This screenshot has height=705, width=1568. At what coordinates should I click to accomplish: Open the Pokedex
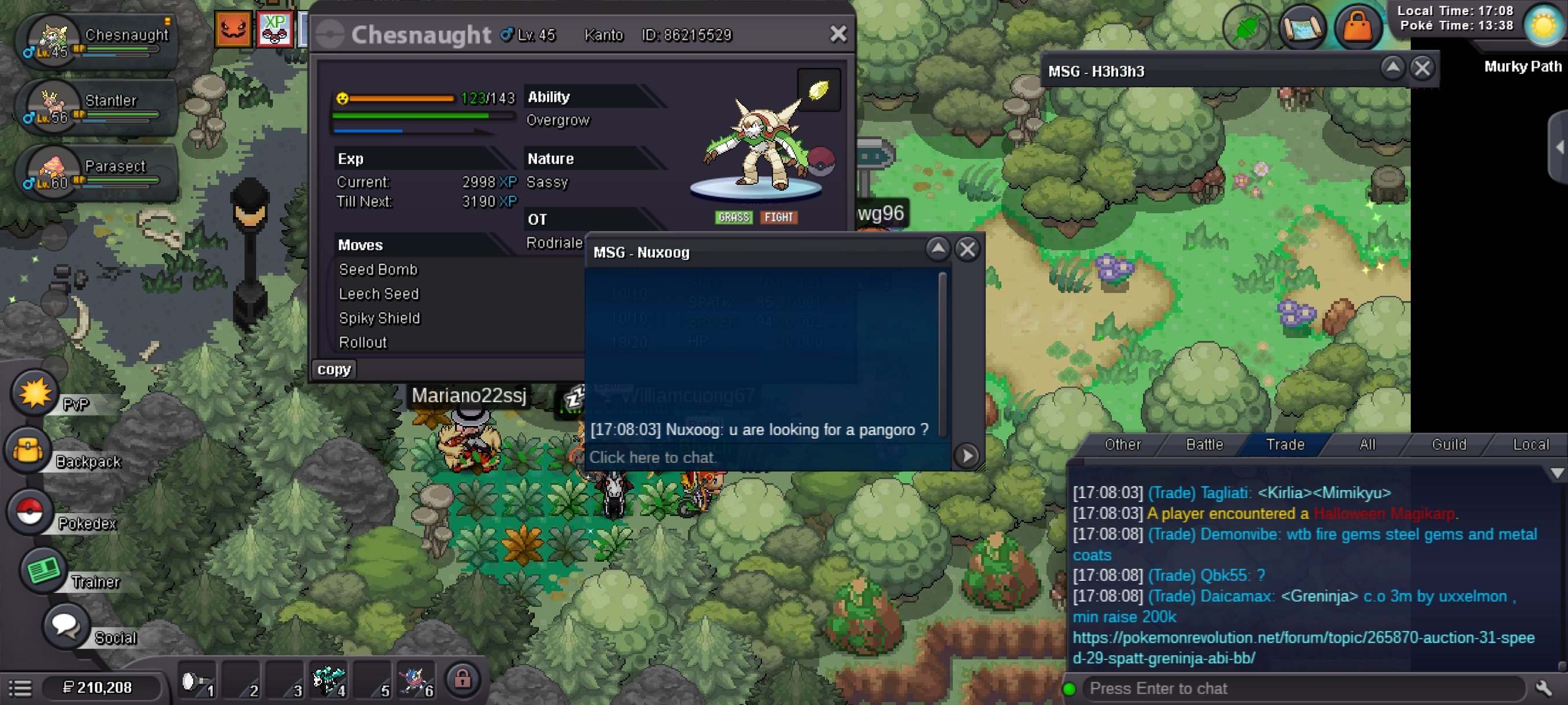coord(29,511)
